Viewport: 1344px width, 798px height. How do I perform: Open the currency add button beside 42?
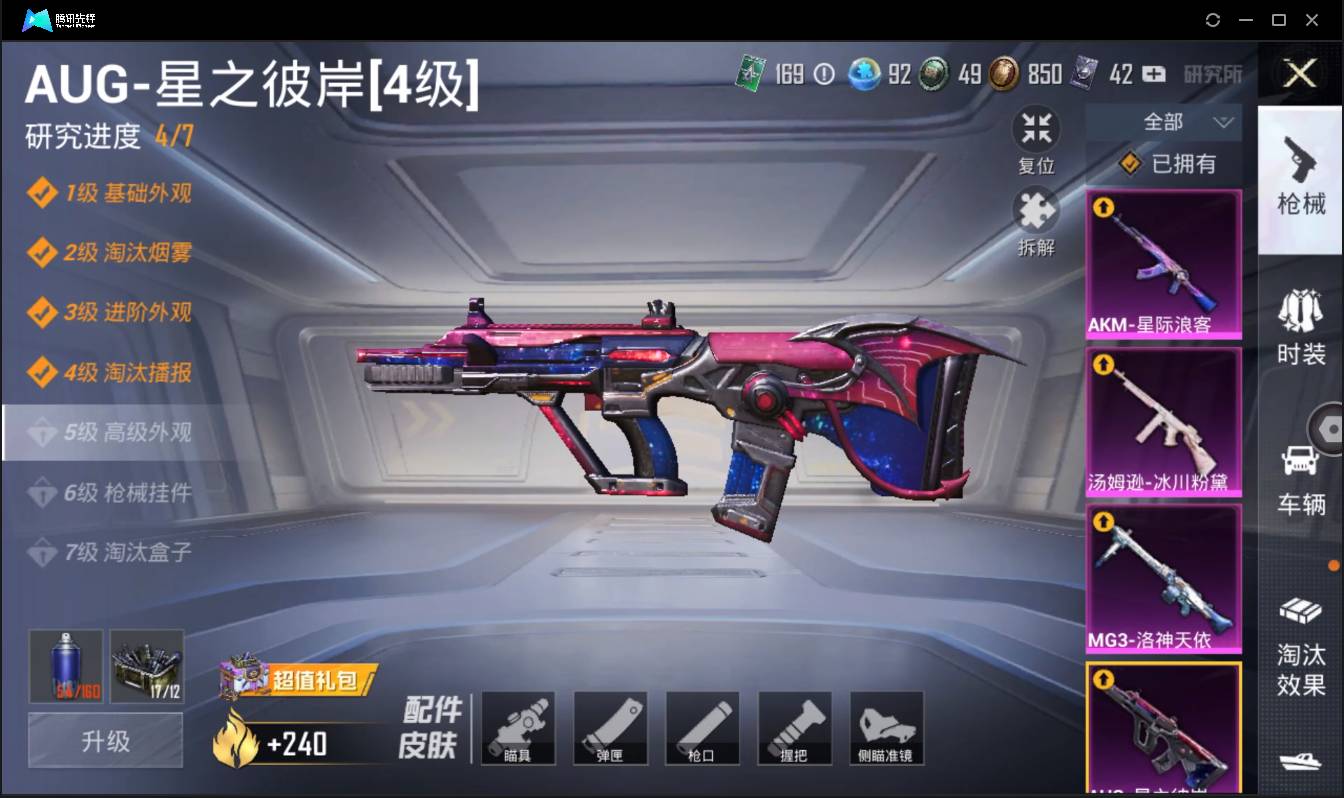click(x=1154, y=74)
